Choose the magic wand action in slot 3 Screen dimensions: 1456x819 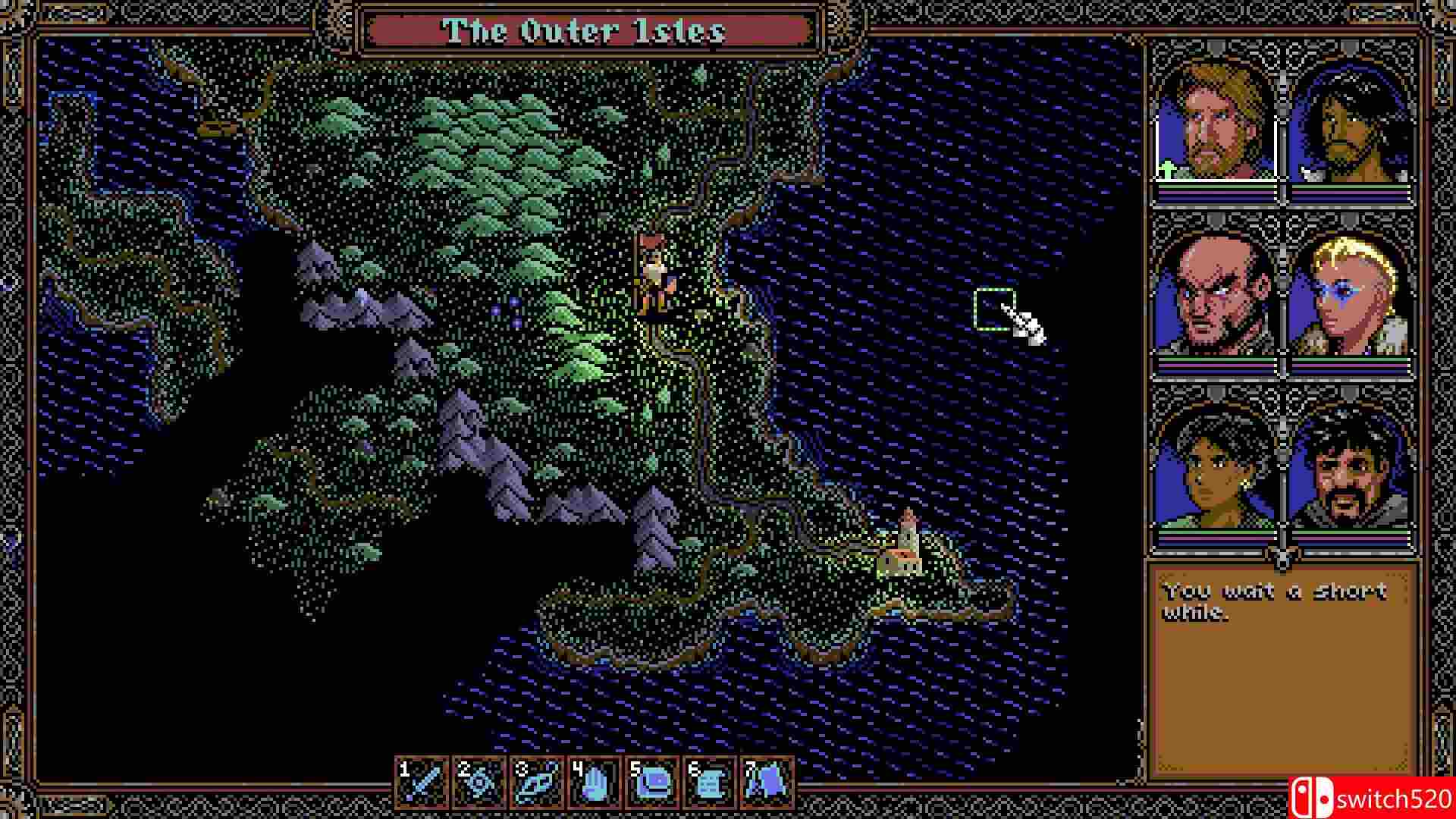(x=537, y=781)
